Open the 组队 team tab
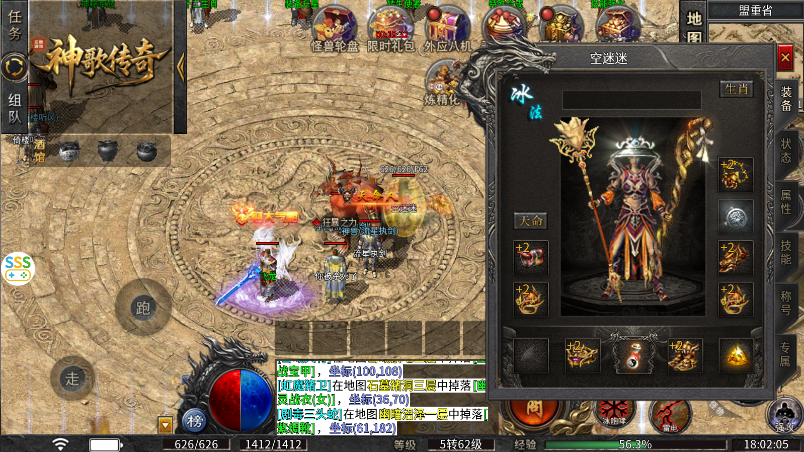Viewport: 804px width, 452px height. pos(14,108)
